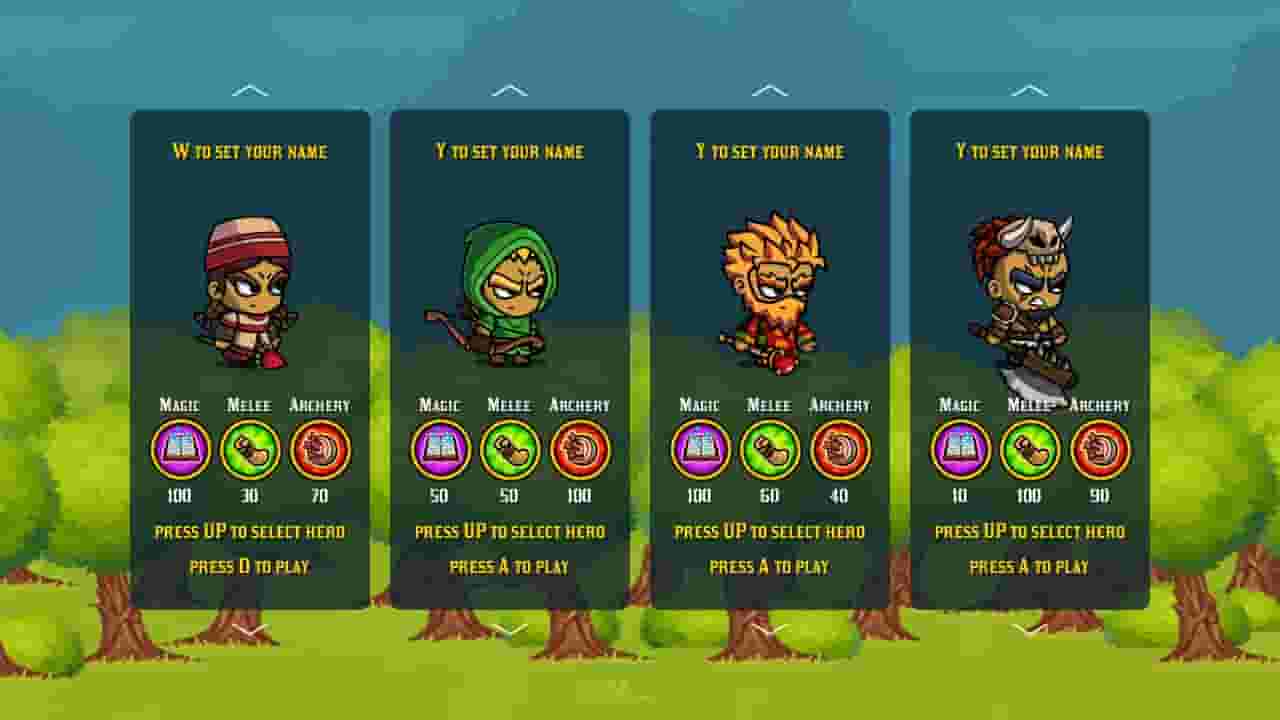
Task: Click PRESS UP TO SELECT HERO on third card
Action: tap(769, 531)
